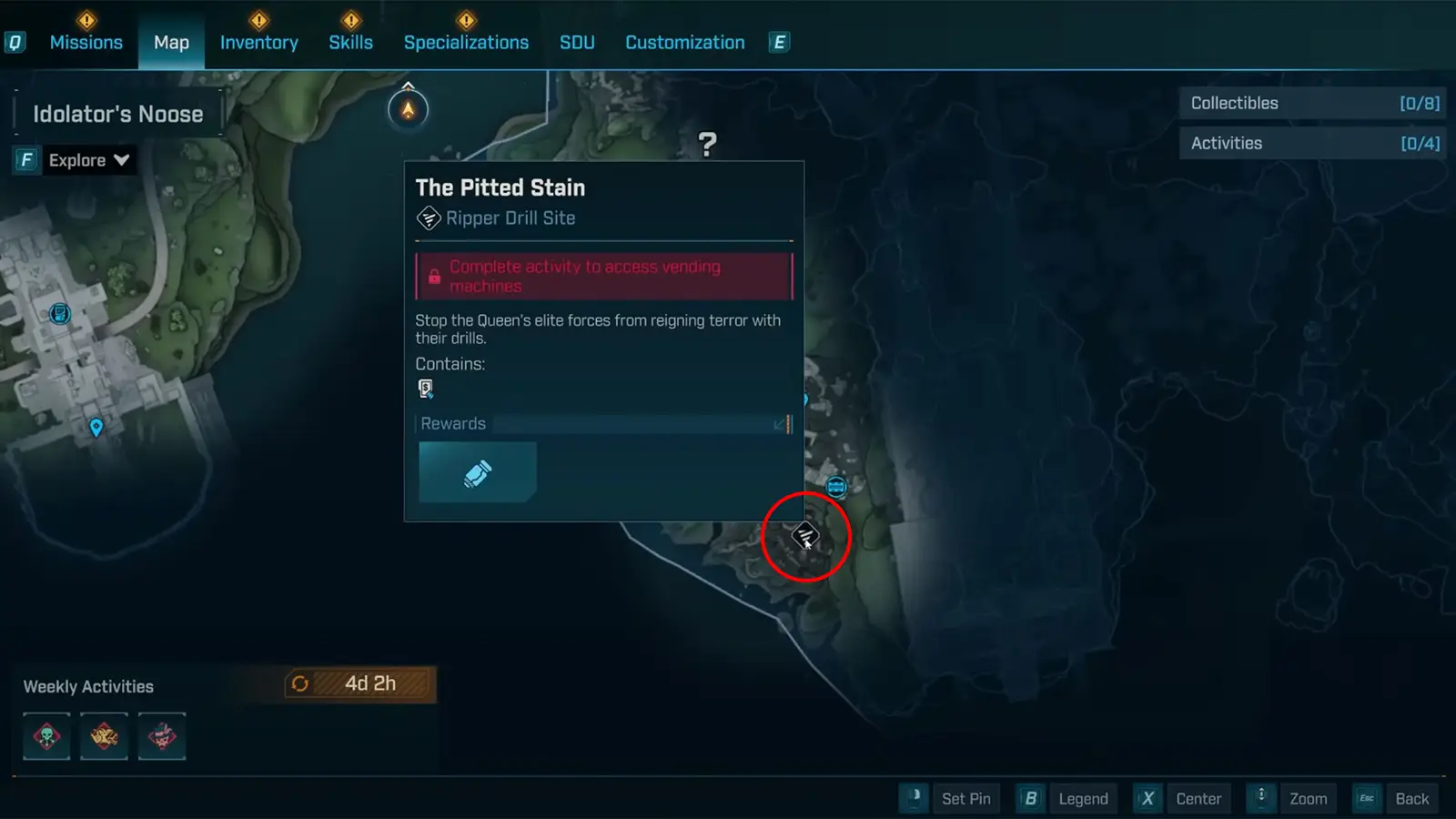Expand the Activities tracker row
The height and width of the screenshot is (819, 1456).
[x=1313, y=144]
